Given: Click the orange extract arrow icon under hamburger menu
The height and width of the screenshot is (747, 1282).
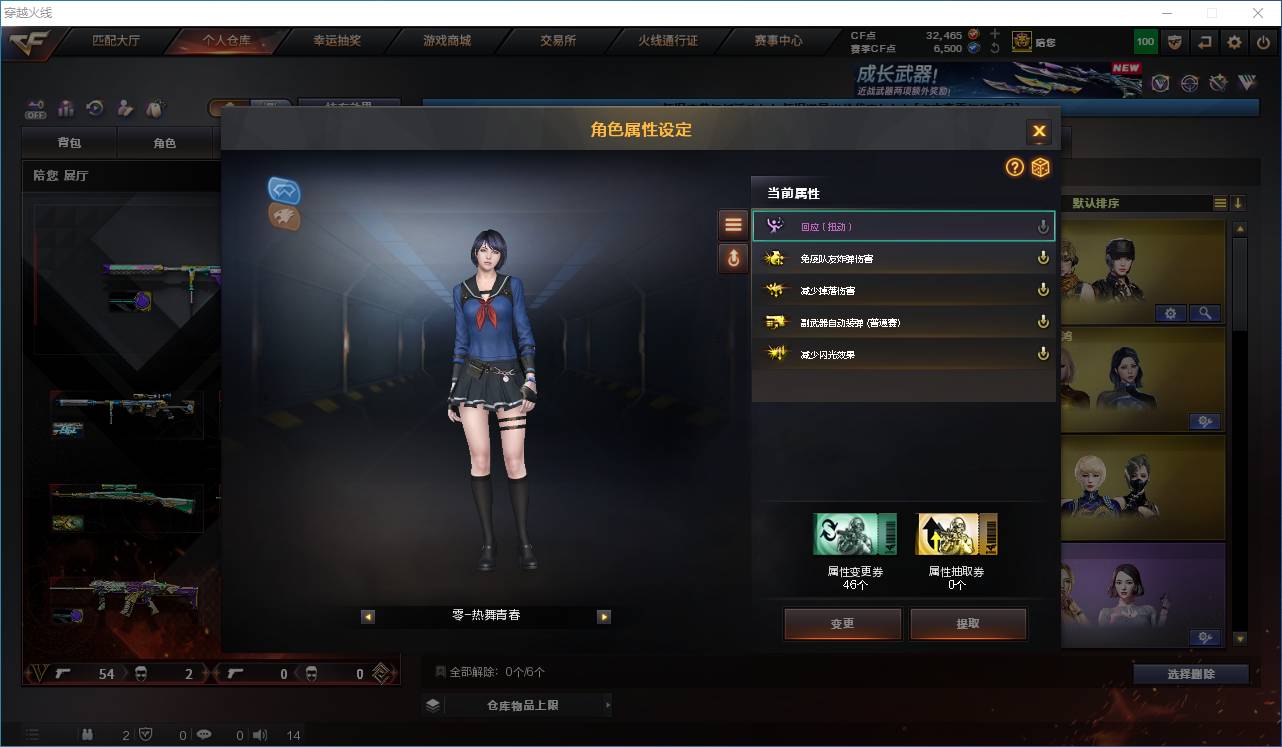Looking at the screenshot, I should click(x=733, y=258).
